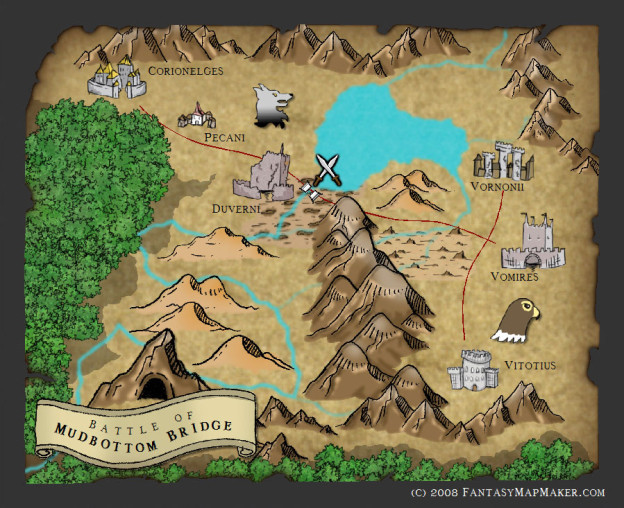Image resolution: width=624 pixels, height=508 pixels.
Task: Select the Vornonii fortress marker
Action: [498, 161]
